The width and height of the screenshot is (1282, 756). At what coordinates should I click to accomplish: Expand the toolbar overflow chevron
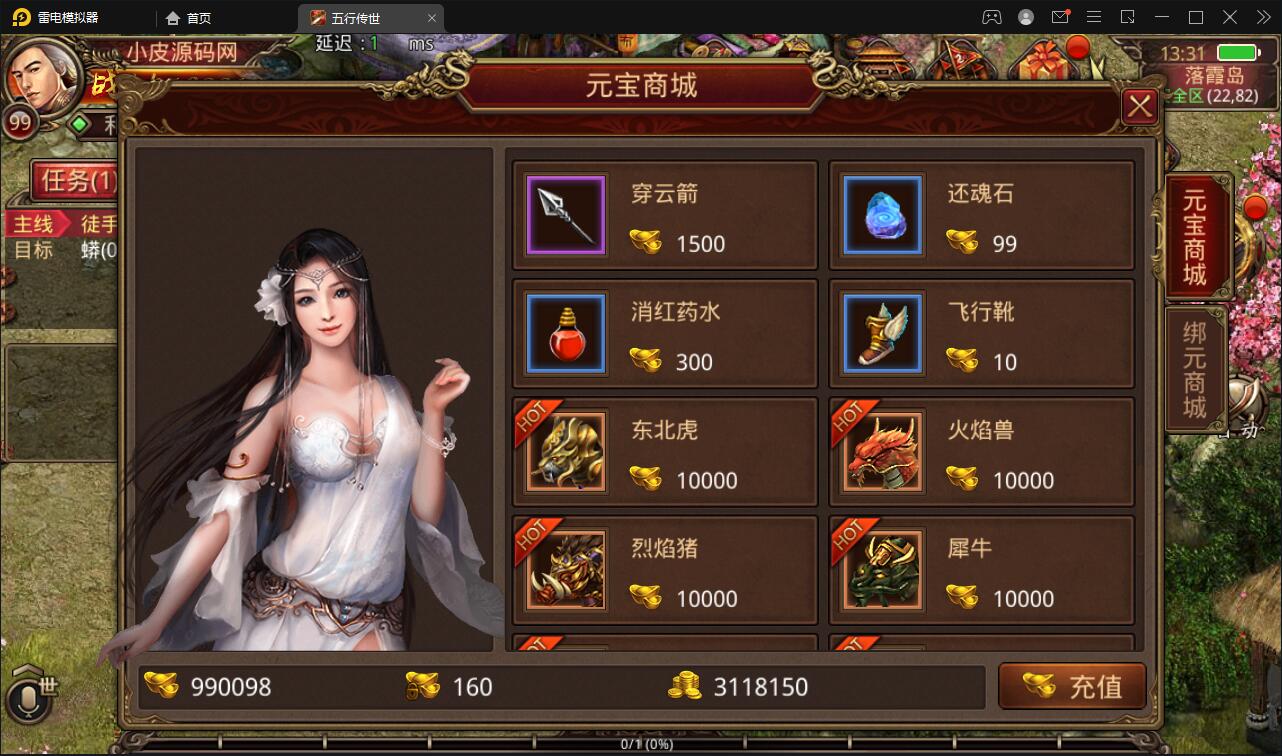pyautogui.click(x=1262, y=16)
